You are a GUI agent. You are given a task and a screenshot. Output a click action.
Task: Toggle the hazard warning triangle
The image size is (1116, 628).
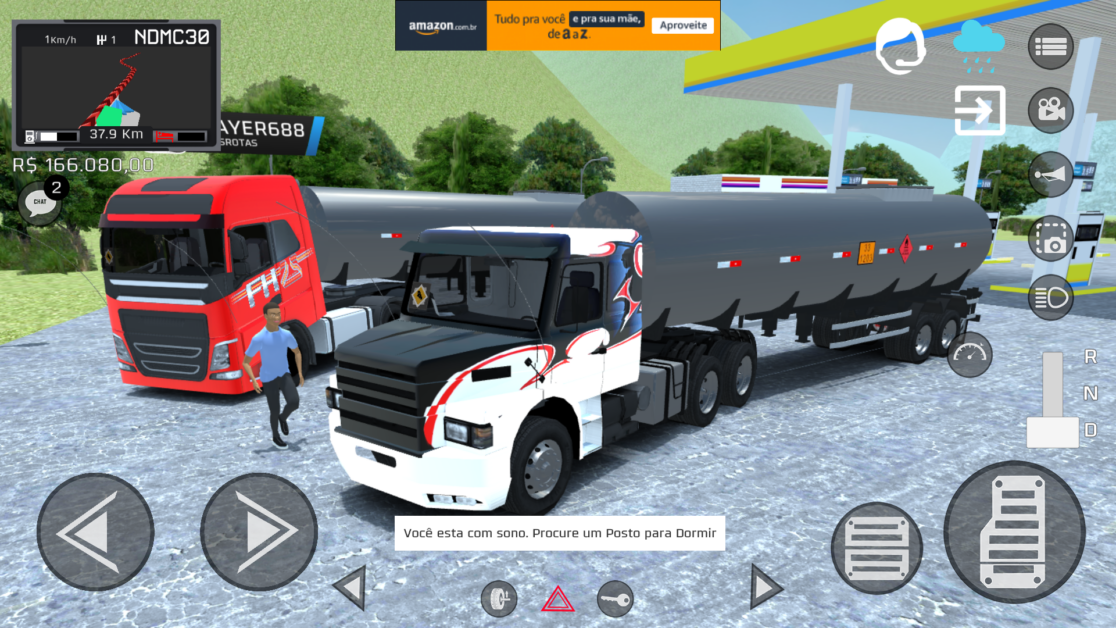[557, 599]
